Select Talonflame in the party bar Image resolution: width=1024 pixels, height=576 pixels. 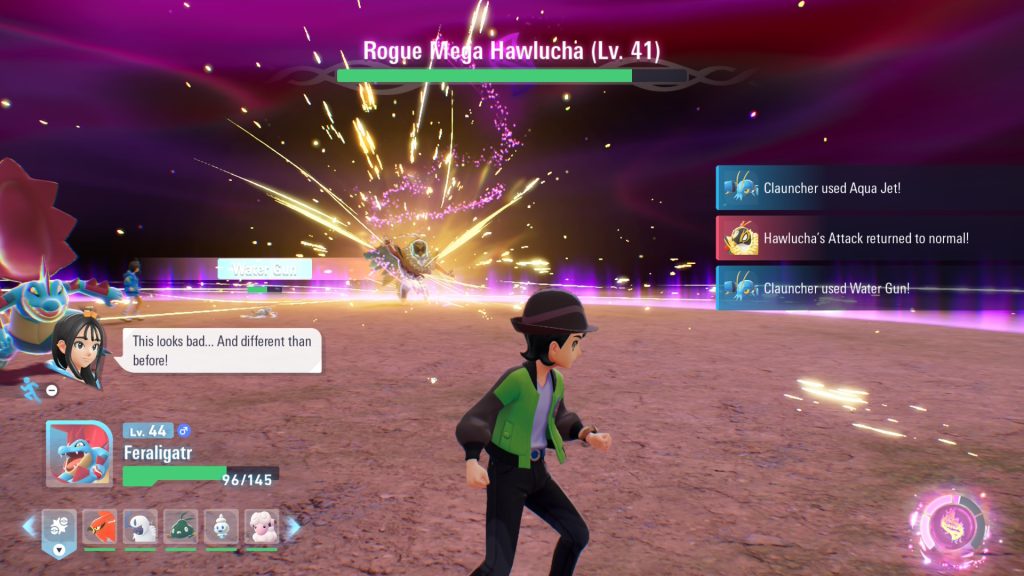tap(99, 527)
